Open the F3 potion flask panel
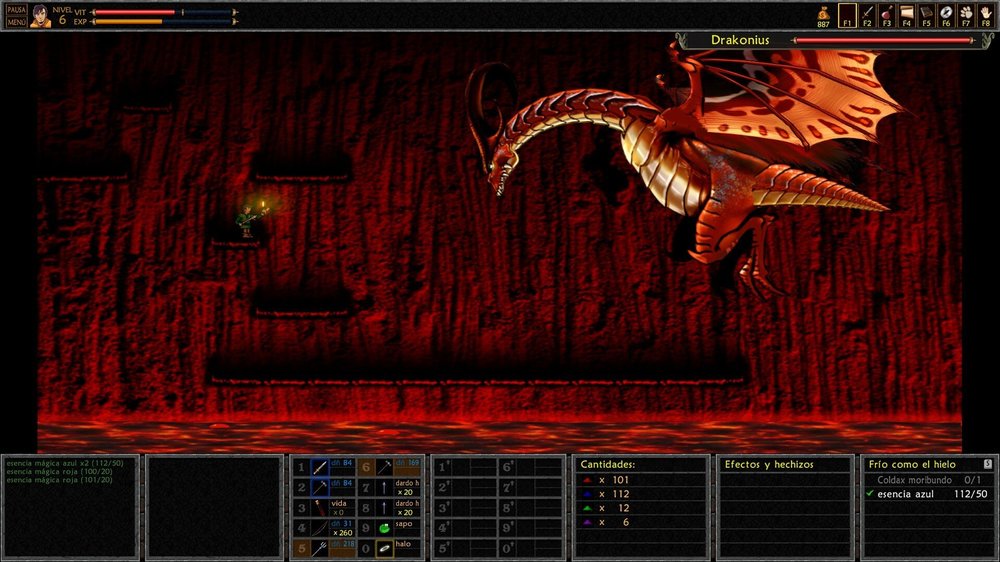The image size is (1000, 562). (x=887, y=14)
